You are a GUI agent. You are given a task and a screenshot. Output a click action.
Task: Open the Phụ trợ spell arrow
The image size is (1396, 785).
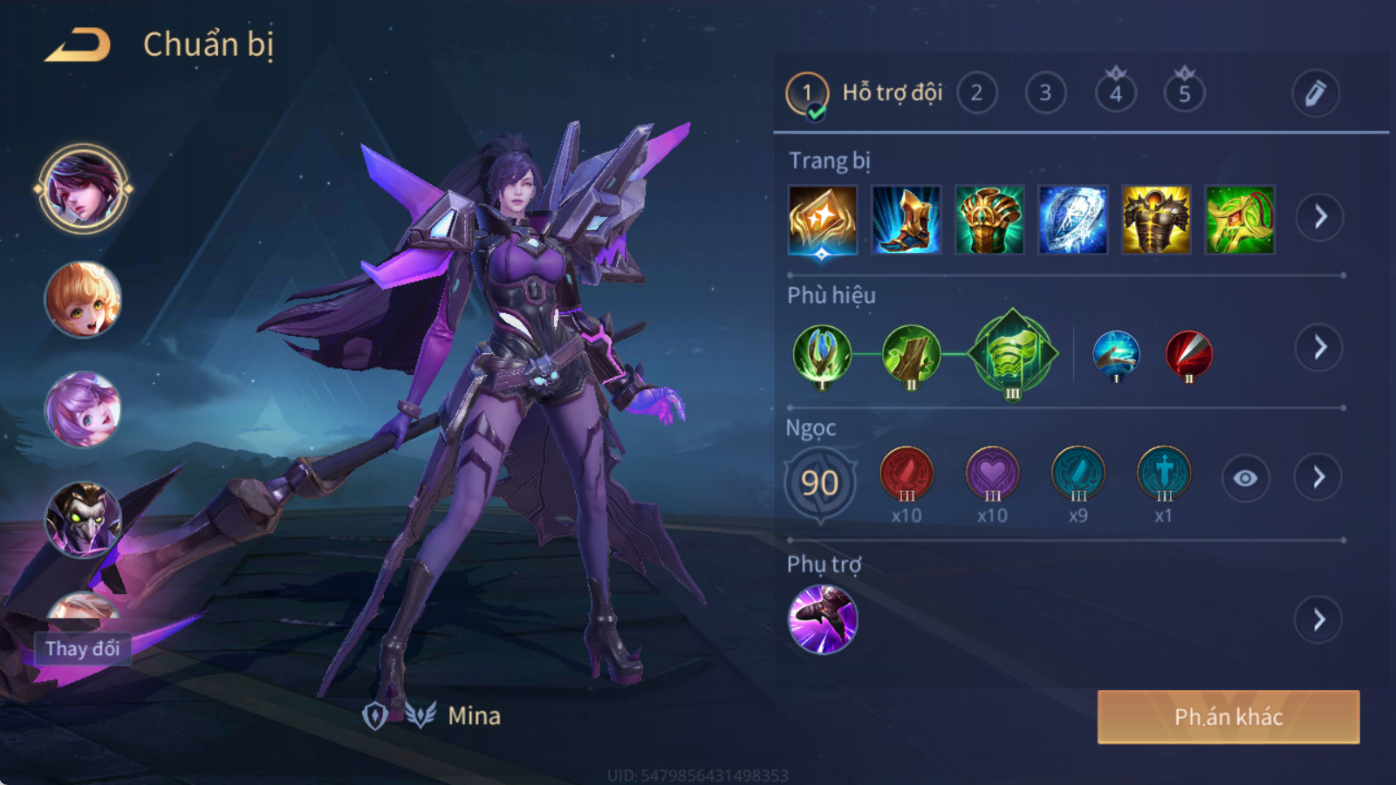[x=1319, y=620]
